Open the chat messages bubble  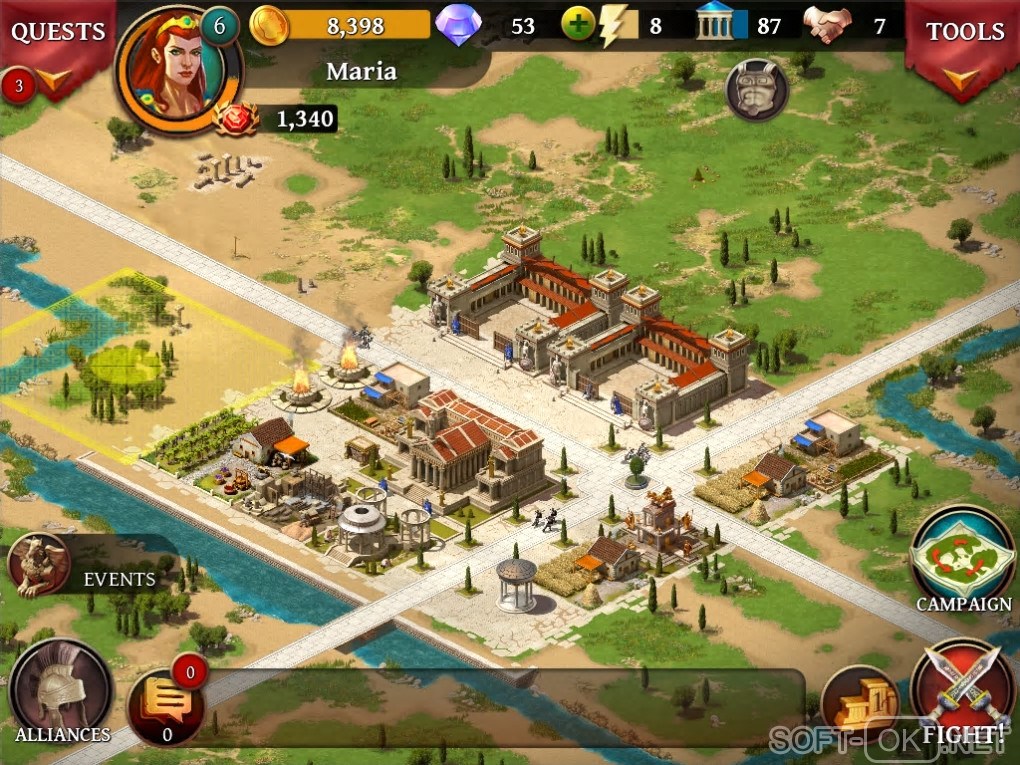tap(166, 704)
